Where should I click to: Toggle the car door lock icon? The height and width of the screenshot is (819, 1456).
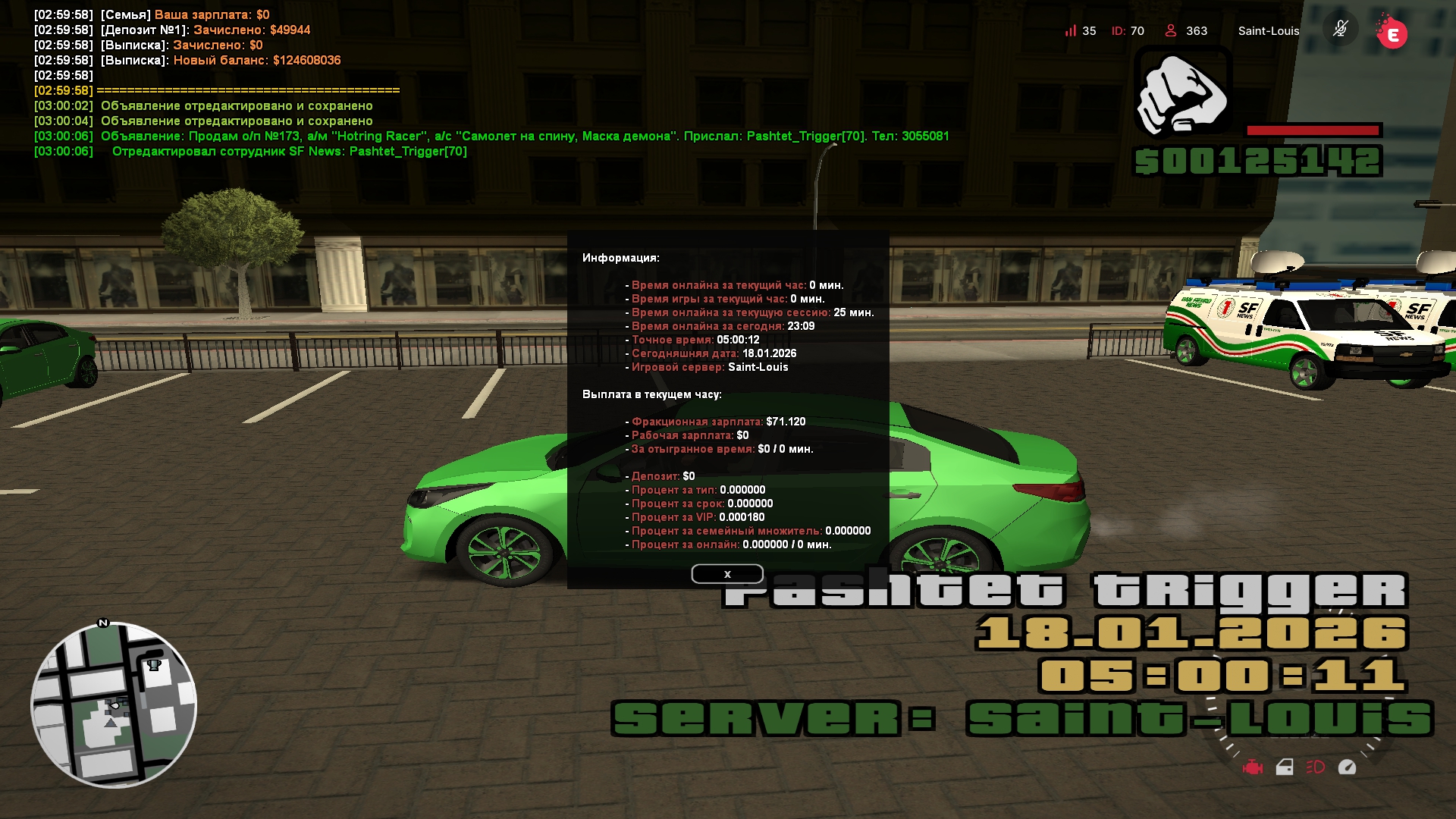[1284, 767]
